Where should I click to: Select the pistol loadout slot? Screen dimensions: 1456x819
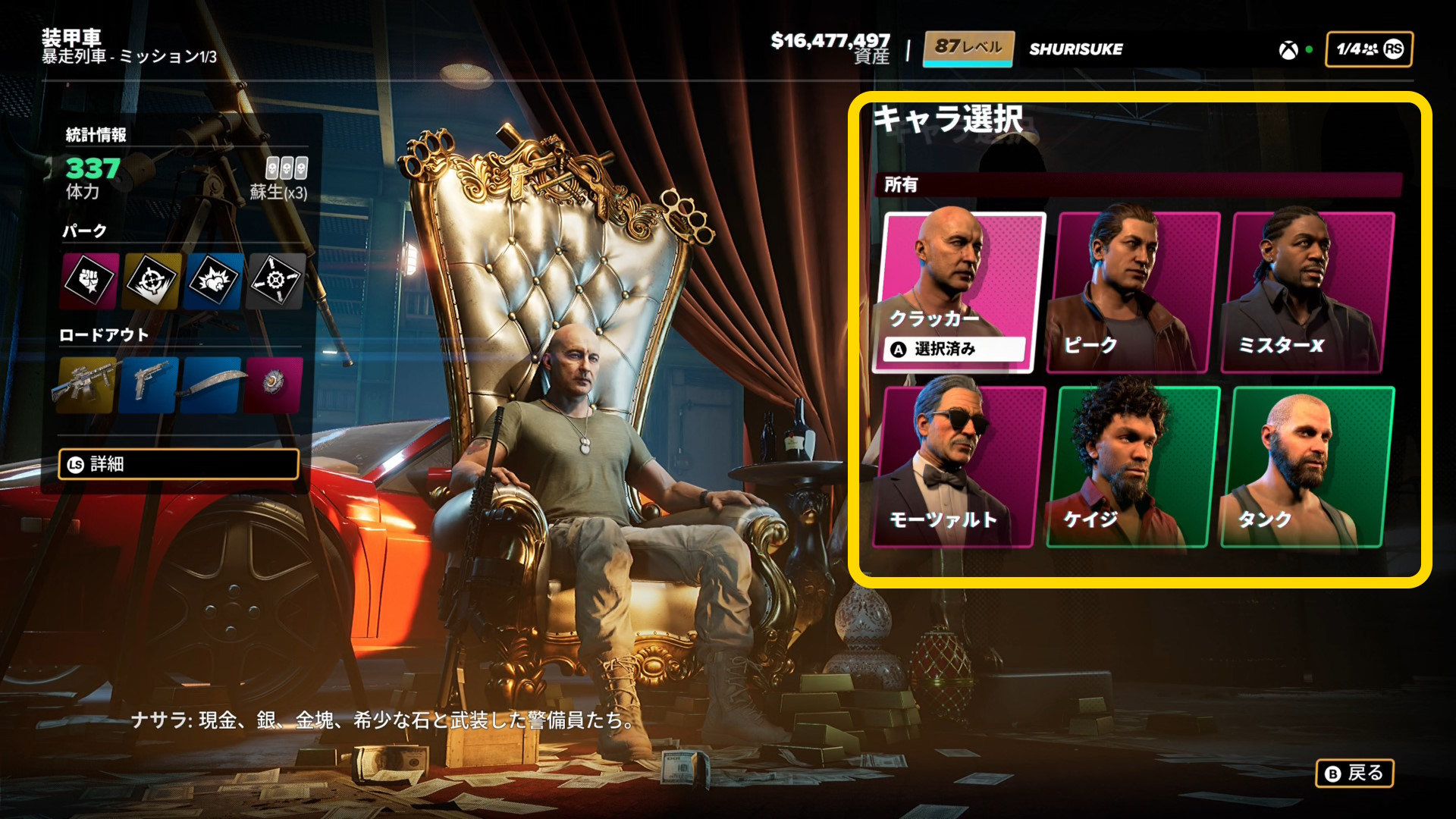[x=149, y=384]
